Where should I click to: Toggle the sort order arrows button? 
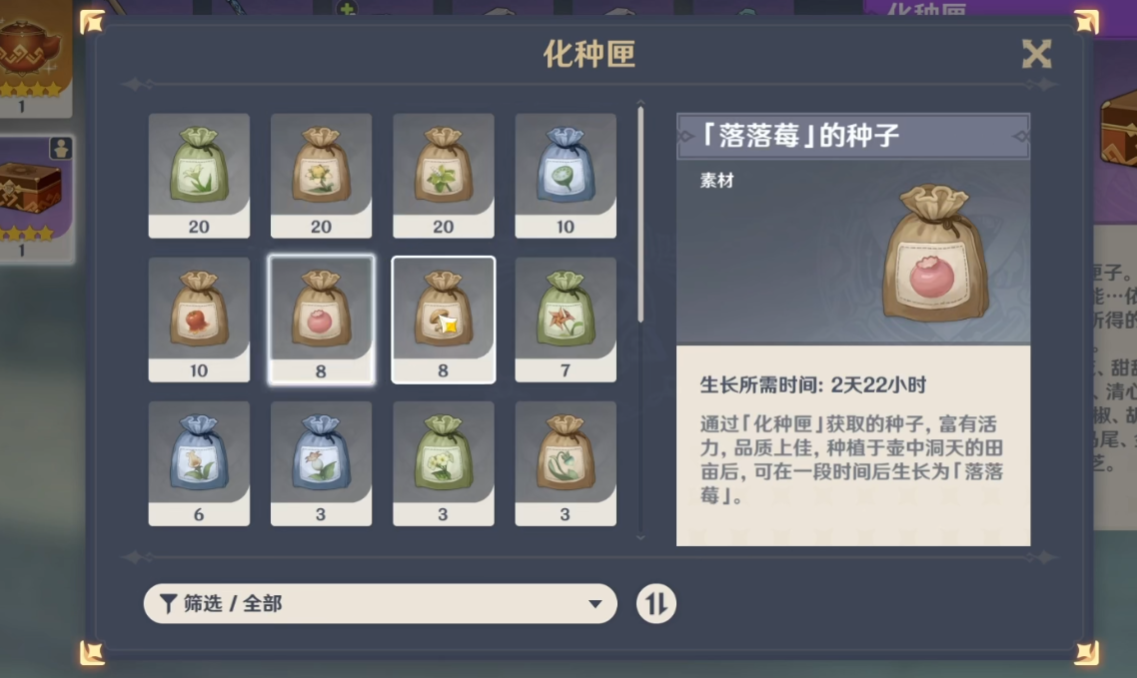(x=656, y=604)
